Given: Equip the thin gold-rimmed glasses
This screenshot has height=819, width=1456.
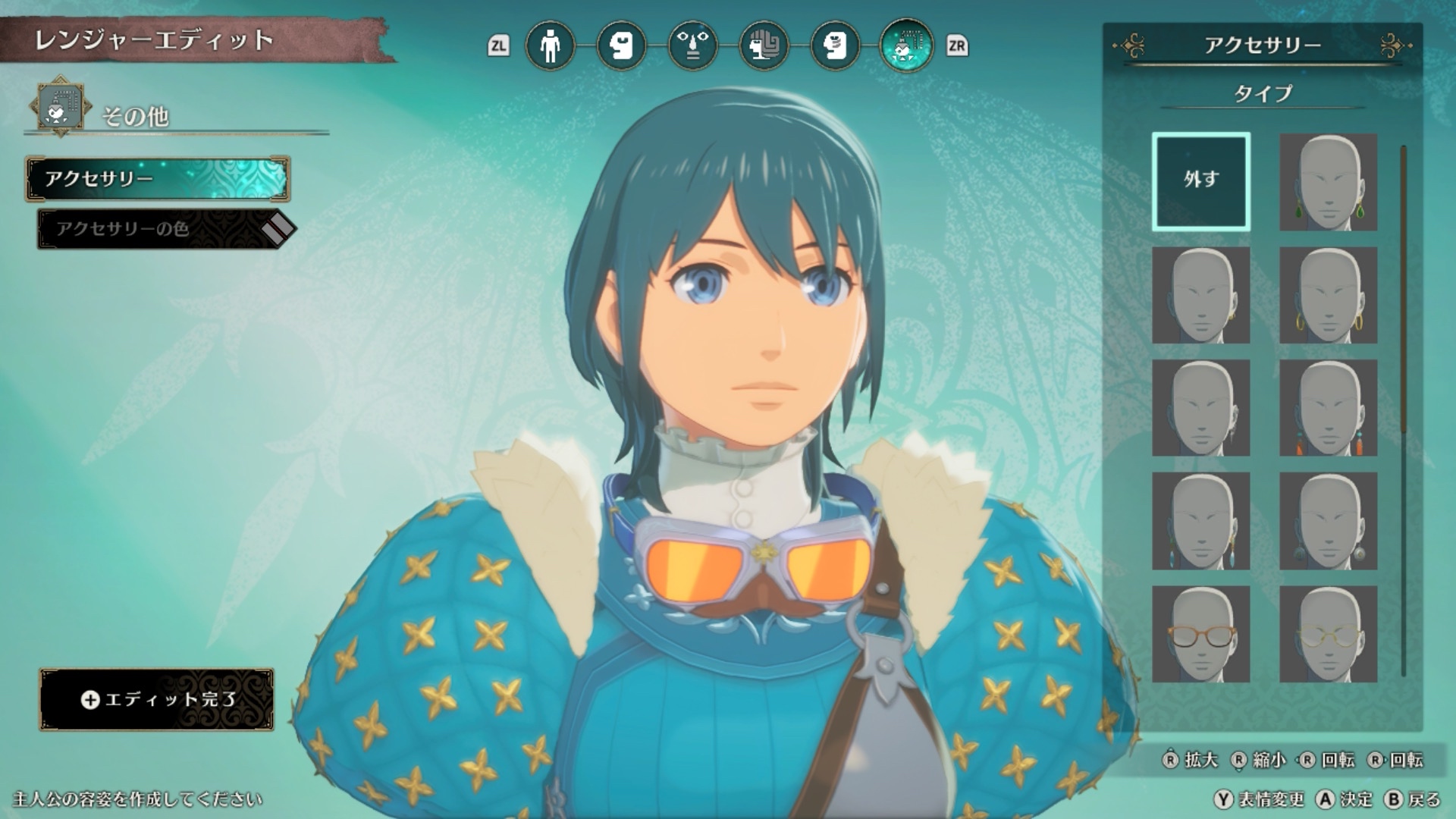Looking at the screenshot, I should [1328, 634].
